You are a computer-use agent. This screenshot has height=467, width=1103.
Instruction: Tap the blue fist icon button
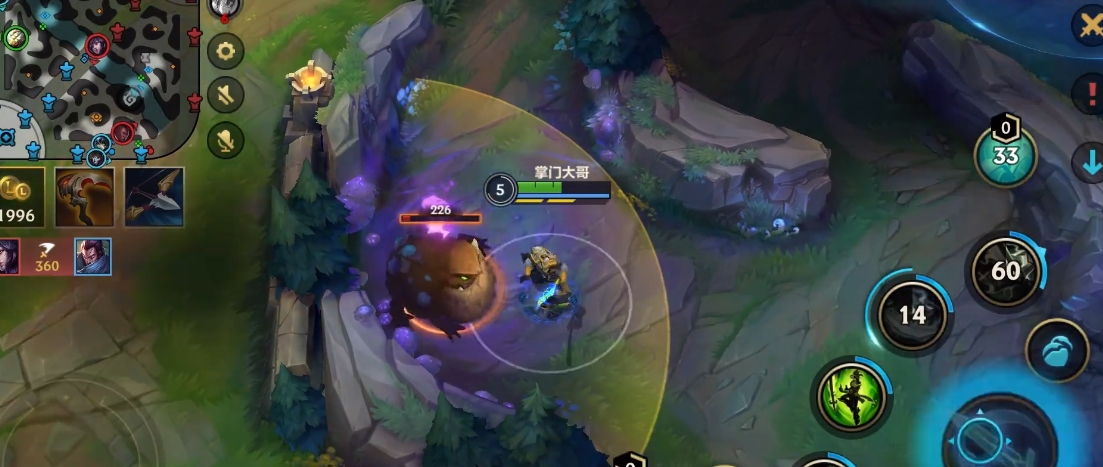(1057, 351)
